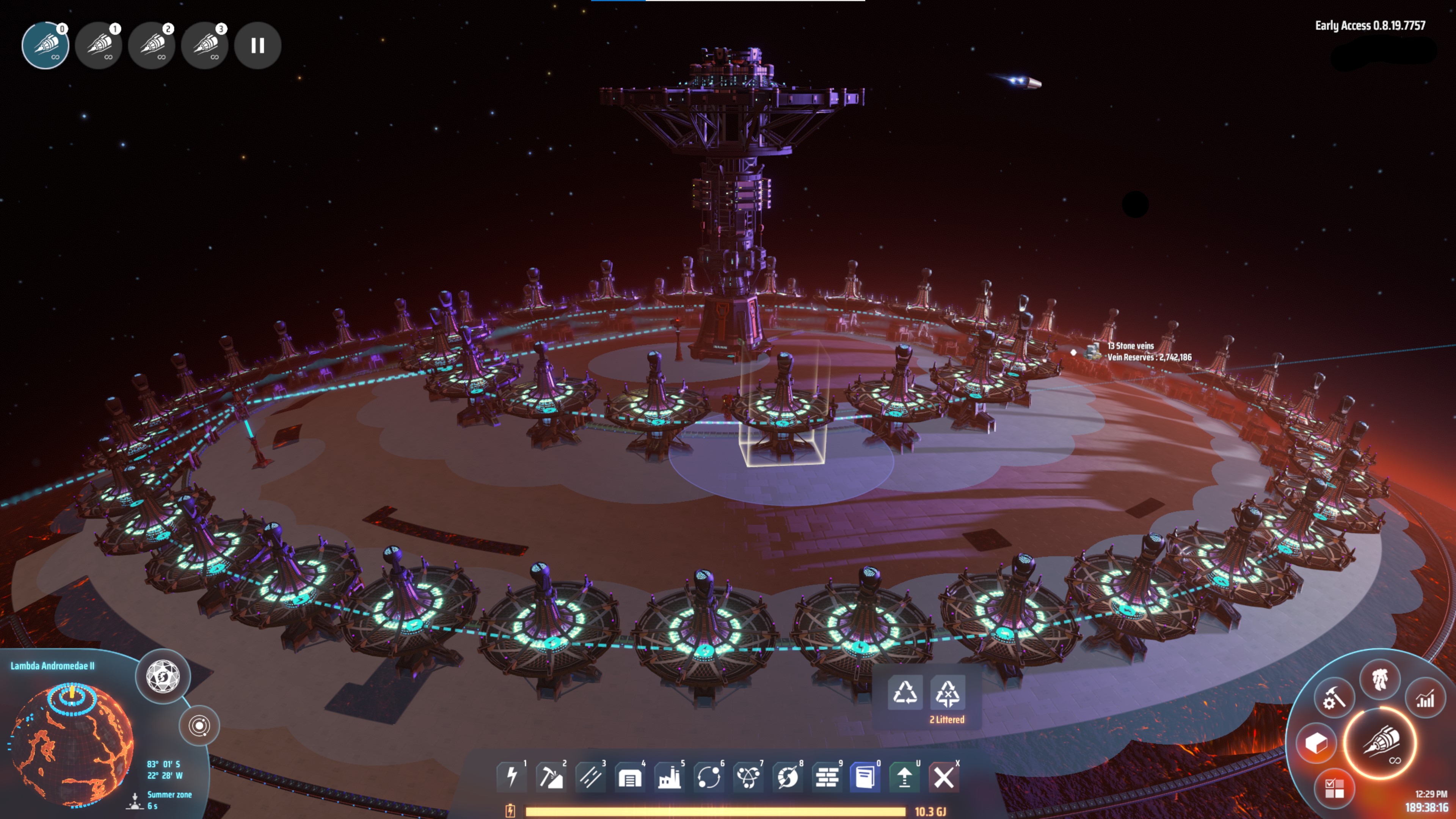Open the factory production build category
This screenshot has width=1456, height=819.
[x=669, y=777]
